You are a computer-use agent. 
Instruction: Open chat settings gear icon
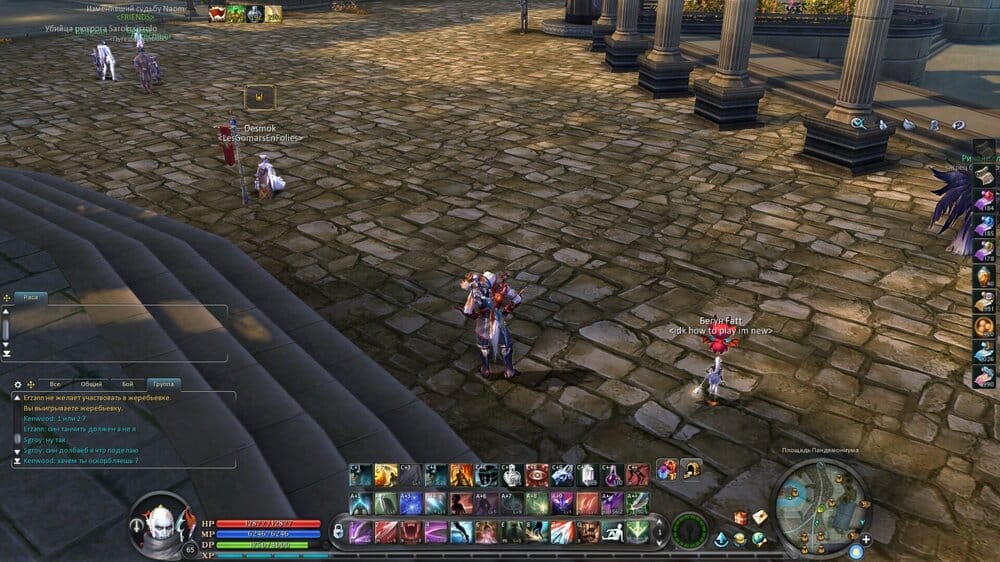[17, 384]
